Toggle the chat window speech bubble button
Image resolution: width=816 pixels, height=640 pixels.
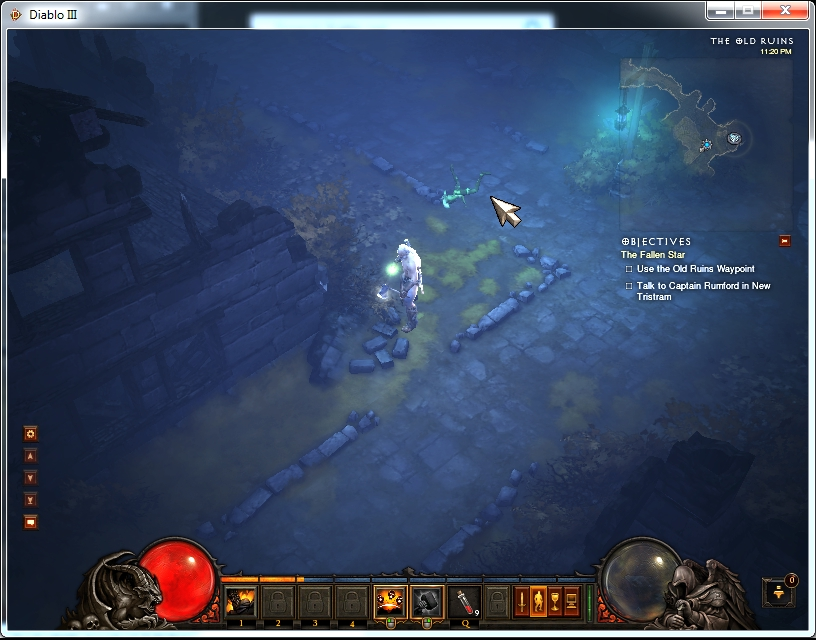click(x=31, y=521)
